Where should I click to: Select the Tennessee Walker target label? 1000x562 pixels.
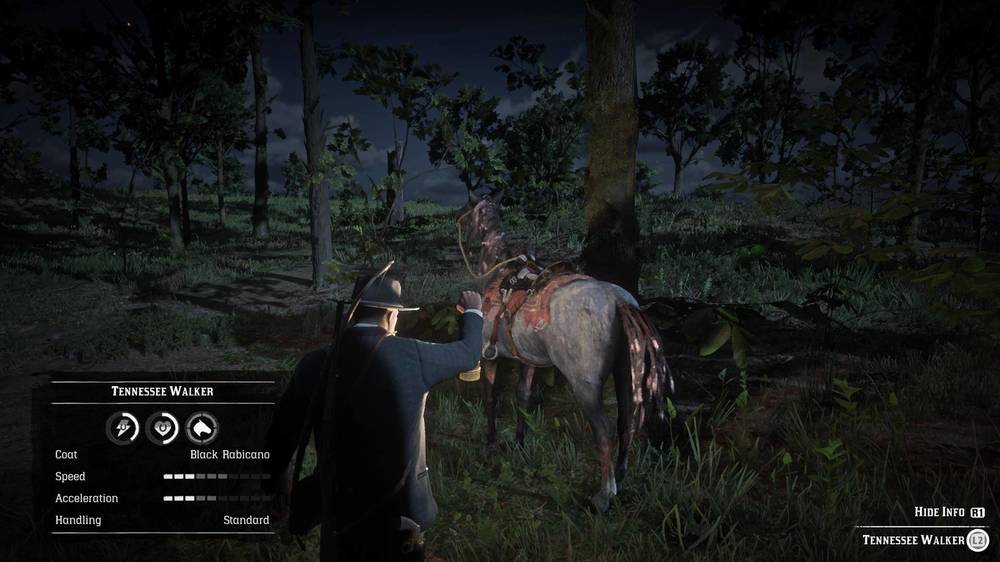(x=913, y=540)
